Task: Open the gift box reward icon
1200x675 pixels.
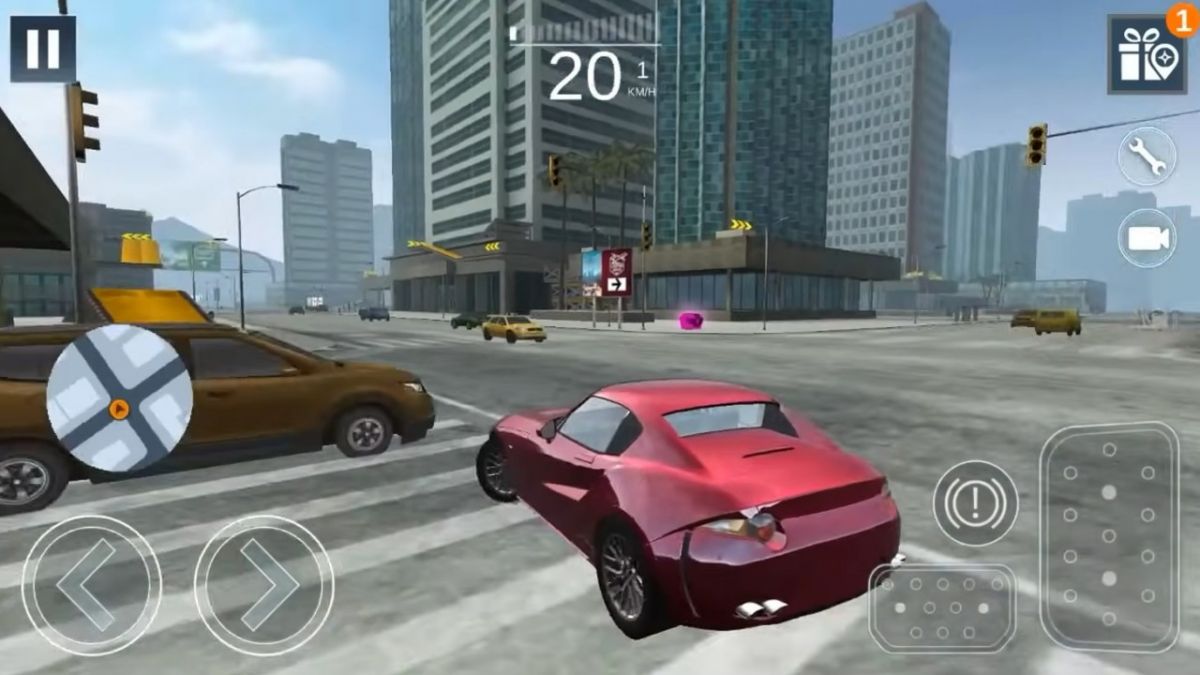Action: point(1146,54)
